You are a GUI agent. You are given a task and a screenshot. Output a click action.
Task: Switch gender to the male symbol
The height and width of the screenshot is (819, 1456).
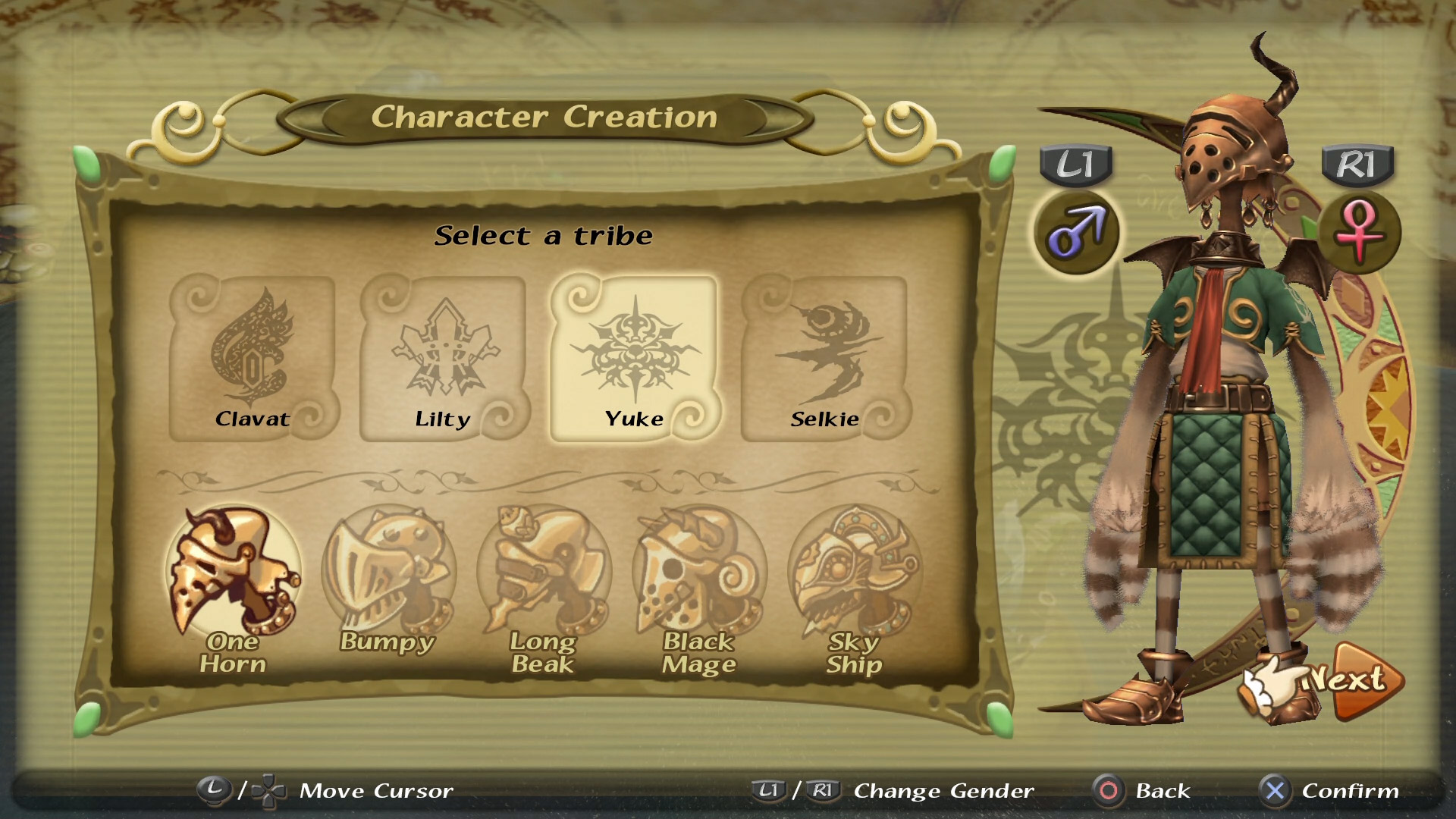pyautogui.click(x=1076, y=232)
